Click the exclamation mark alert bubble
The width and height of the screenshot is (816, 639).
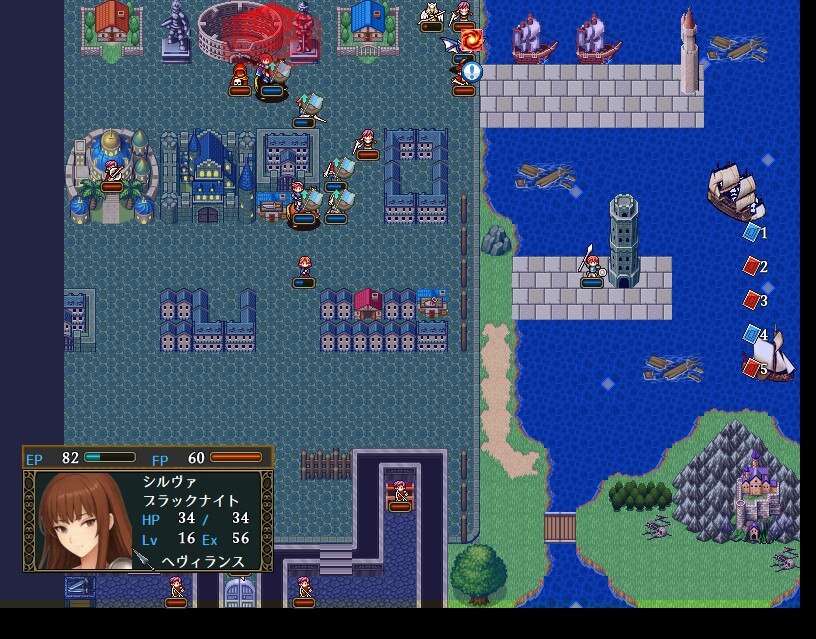pyautogui.click(x=472, y=71)
